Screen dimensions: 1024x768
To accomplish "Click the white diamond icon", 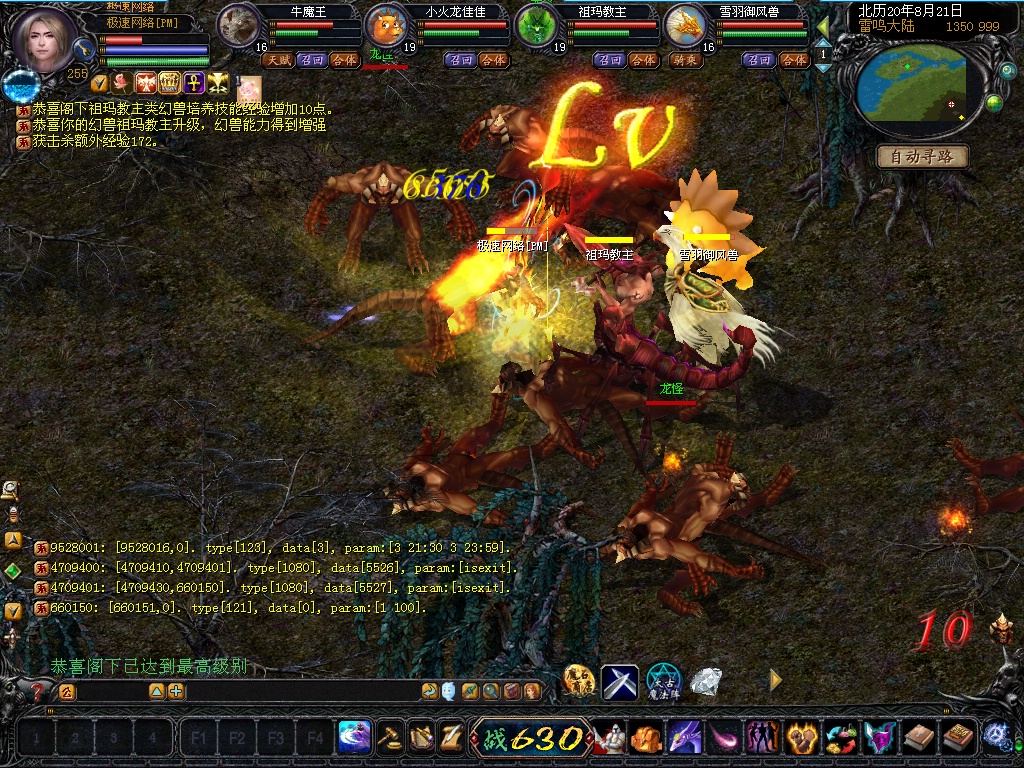I will [x=706, y=682].
